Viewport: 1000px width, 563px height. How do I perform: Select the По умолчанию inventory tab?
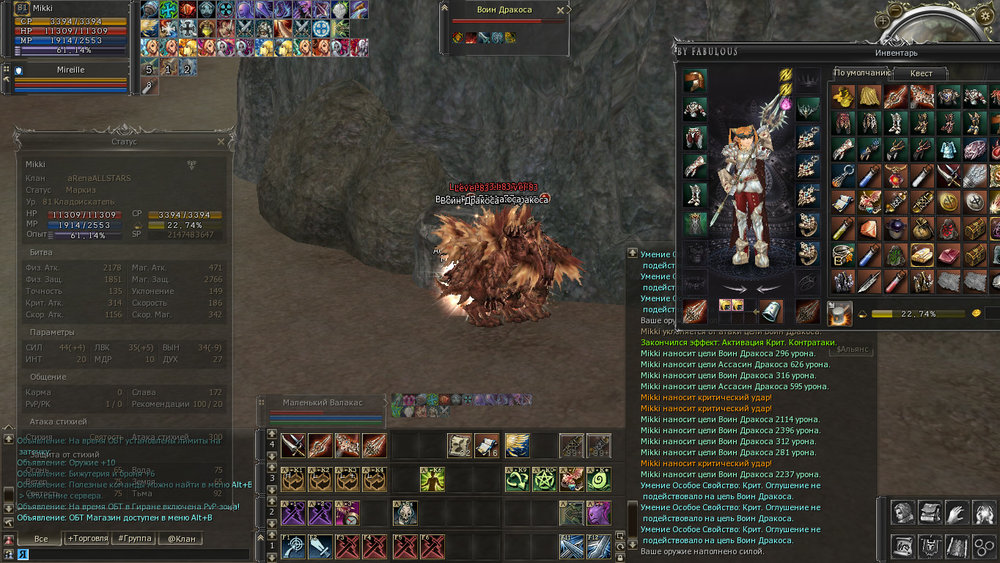[860, 73]
